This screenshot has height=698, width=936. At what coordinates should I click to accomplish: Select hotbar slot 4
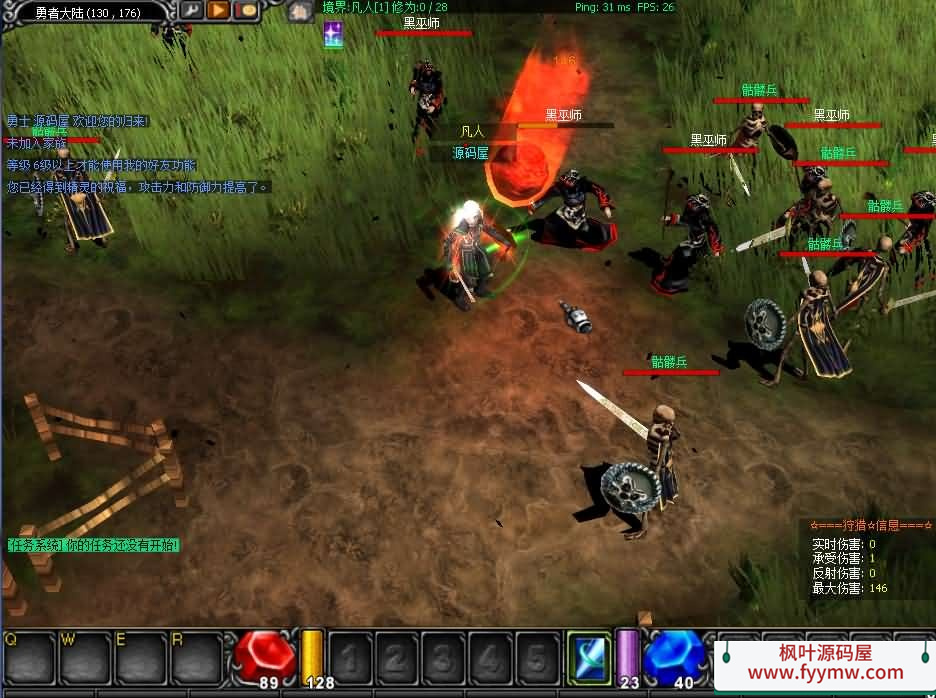[x=489, y=657]
